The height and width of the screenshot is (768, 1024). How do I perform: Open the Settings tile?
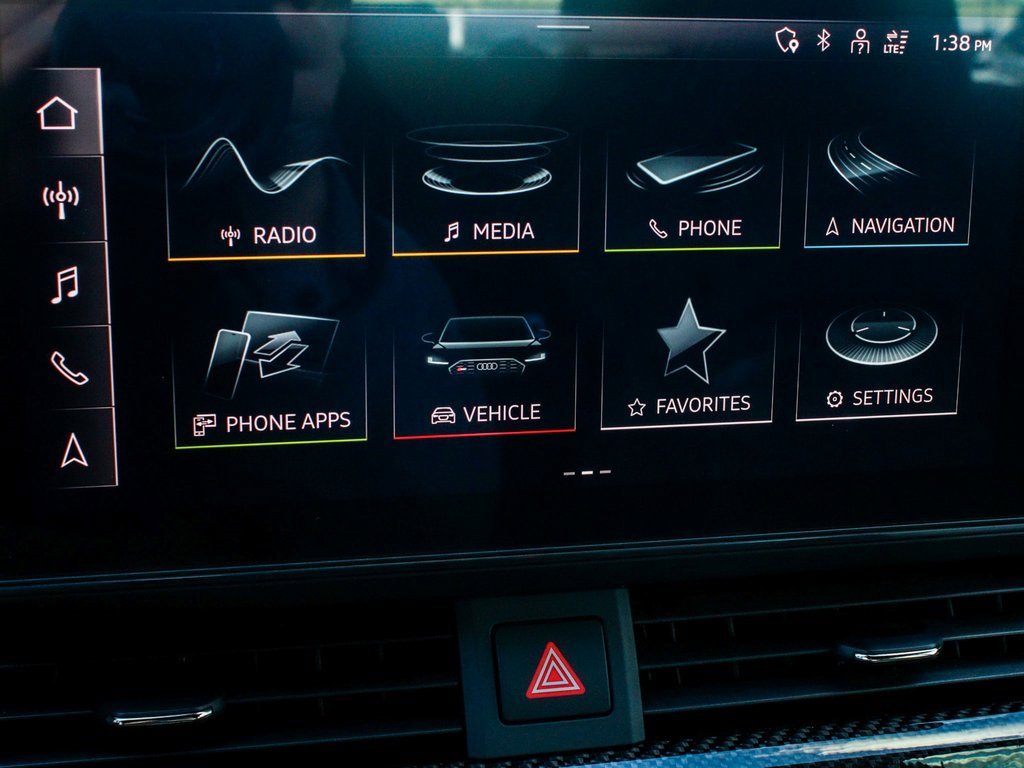point(879,360)
